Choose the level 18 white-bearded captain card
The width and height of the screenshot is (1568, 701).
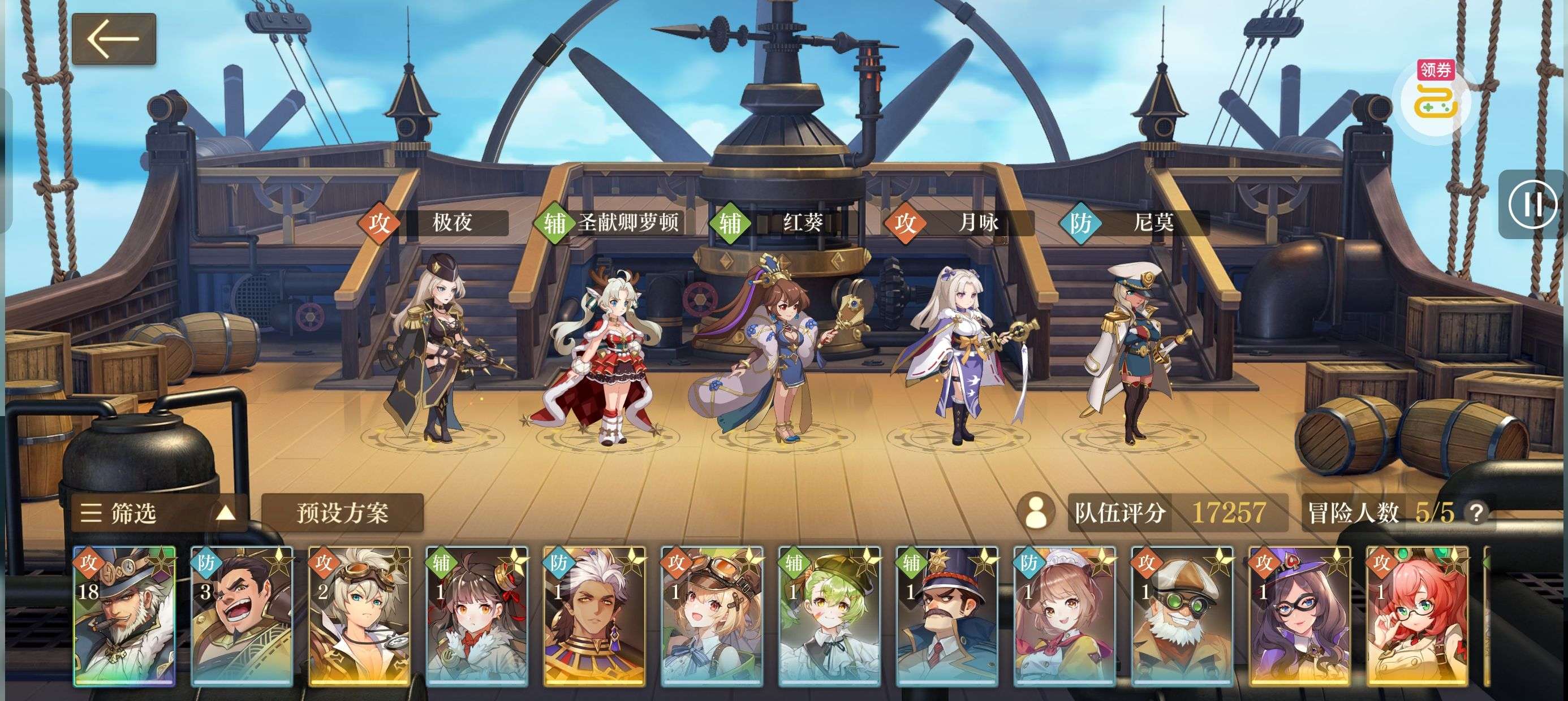pyautogui.click(x=124, y=616)
